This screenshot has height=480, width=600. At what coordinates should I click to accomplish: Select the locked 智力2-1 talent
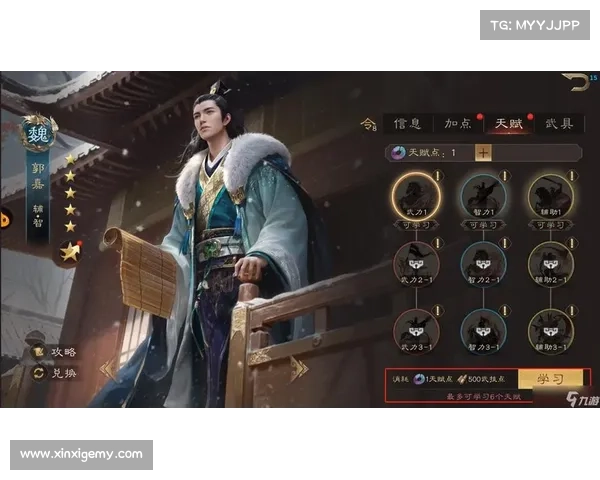click(x=483, y=262)
